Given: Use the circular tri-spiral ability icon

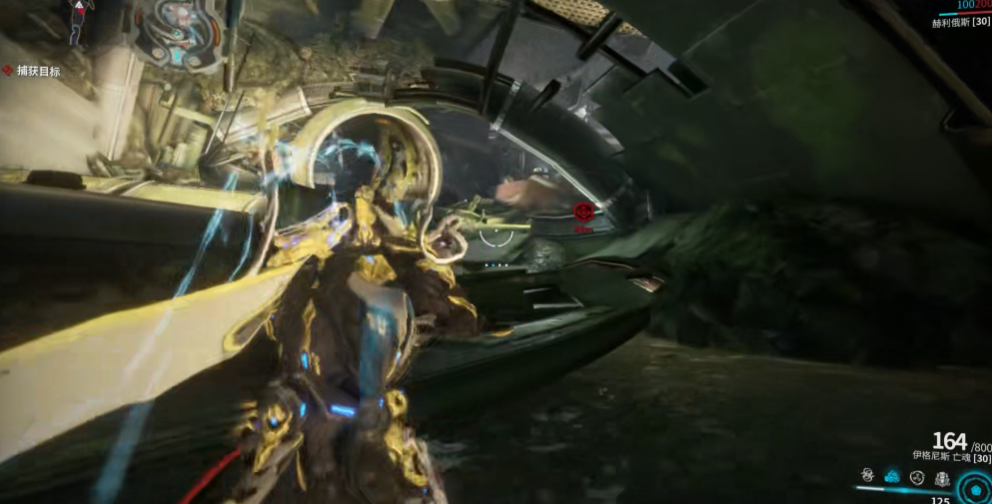Looking at the screenshot, I should pos(917,477).
